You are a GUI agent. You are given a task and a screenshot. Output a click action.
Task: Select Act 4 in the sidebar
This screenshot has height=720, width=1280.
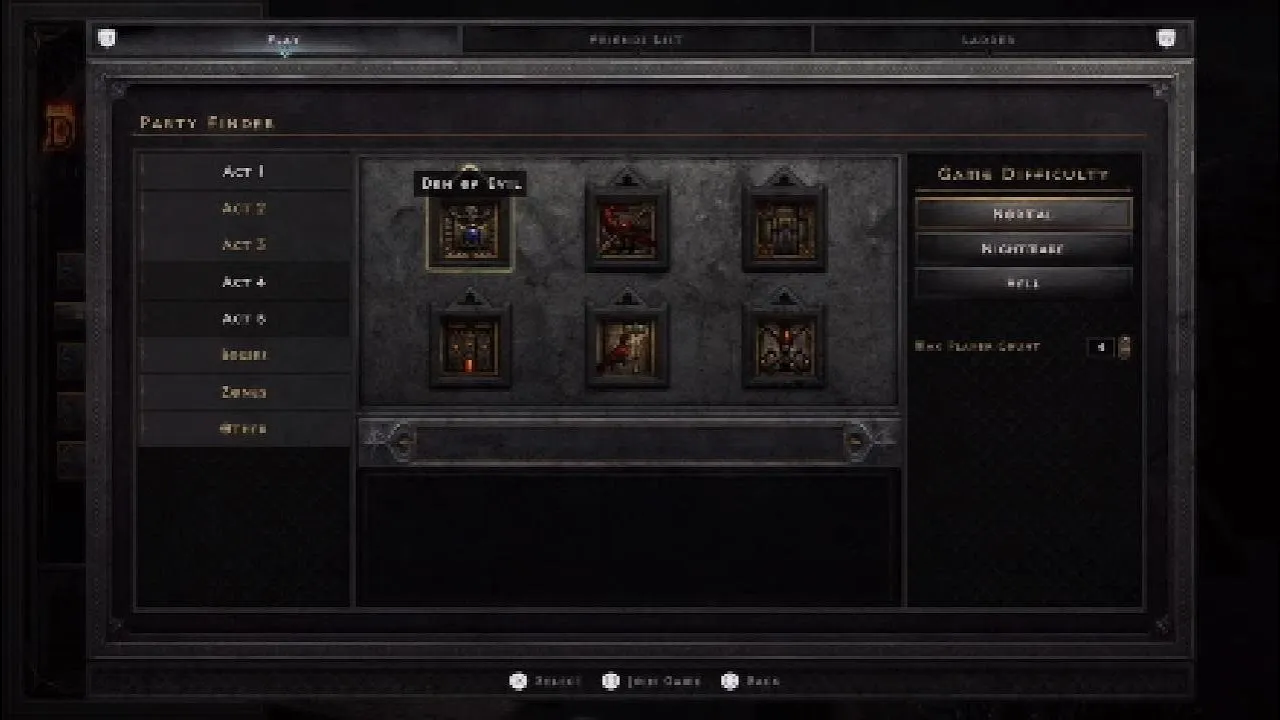point(245,281)
